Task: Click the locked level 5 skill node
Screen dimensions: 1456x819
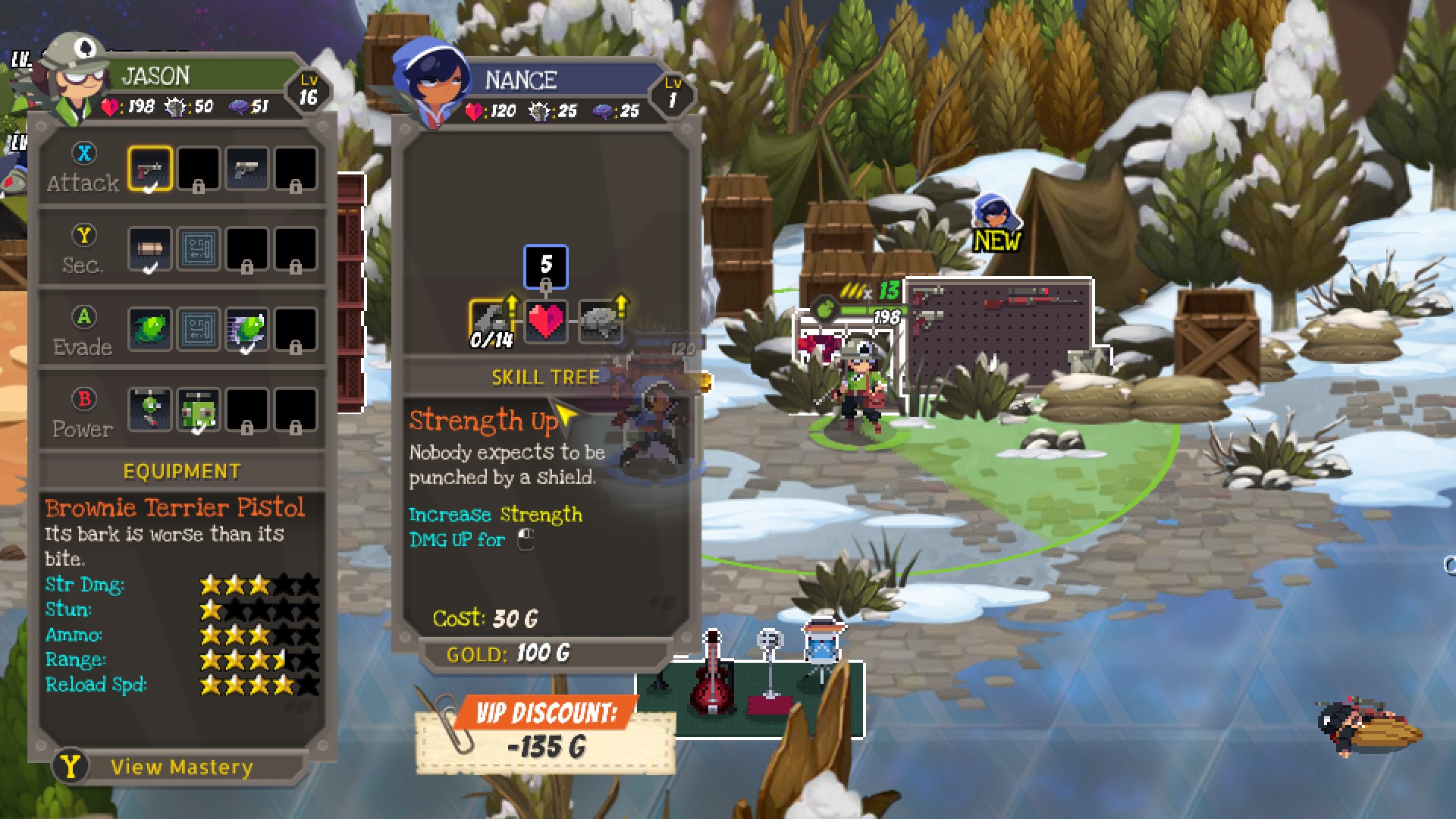Action: pyautogui.click(x=545, y=265)
